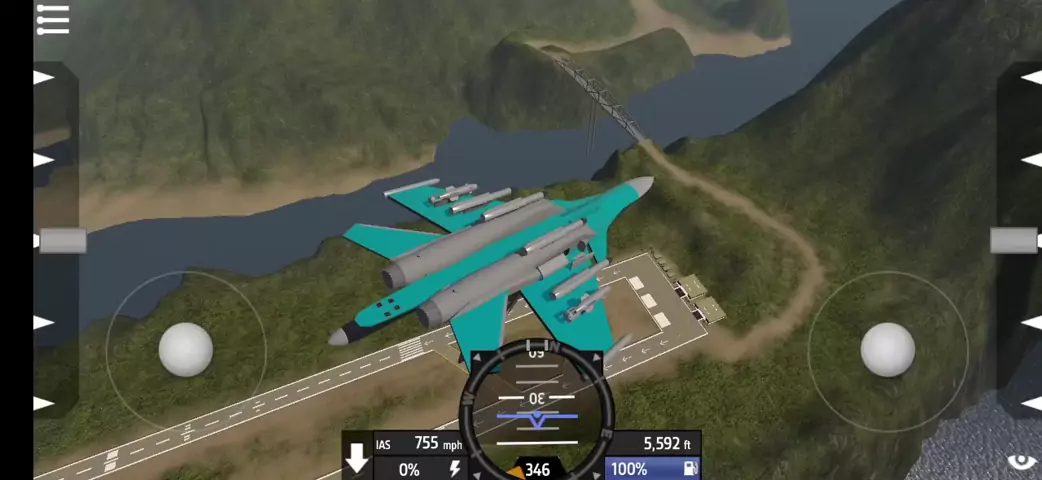Tap the right virtual joystick ball

tap(888, 350)
